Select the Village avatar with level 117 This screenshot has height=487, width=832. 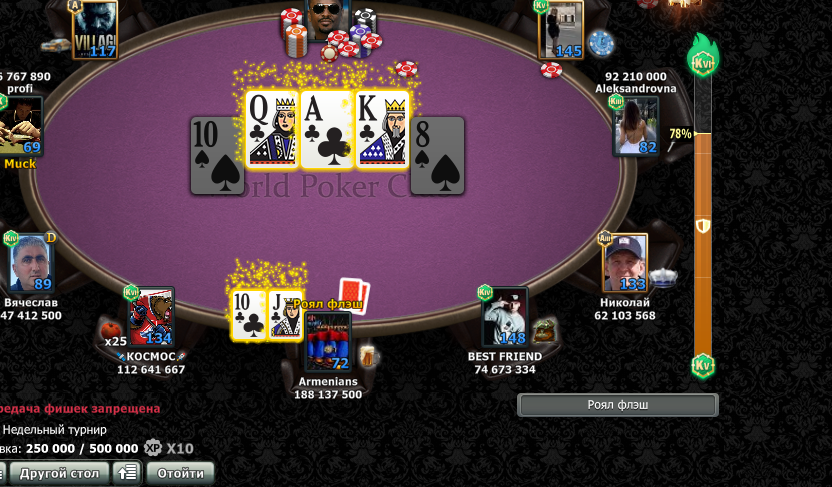click(94, 30)
